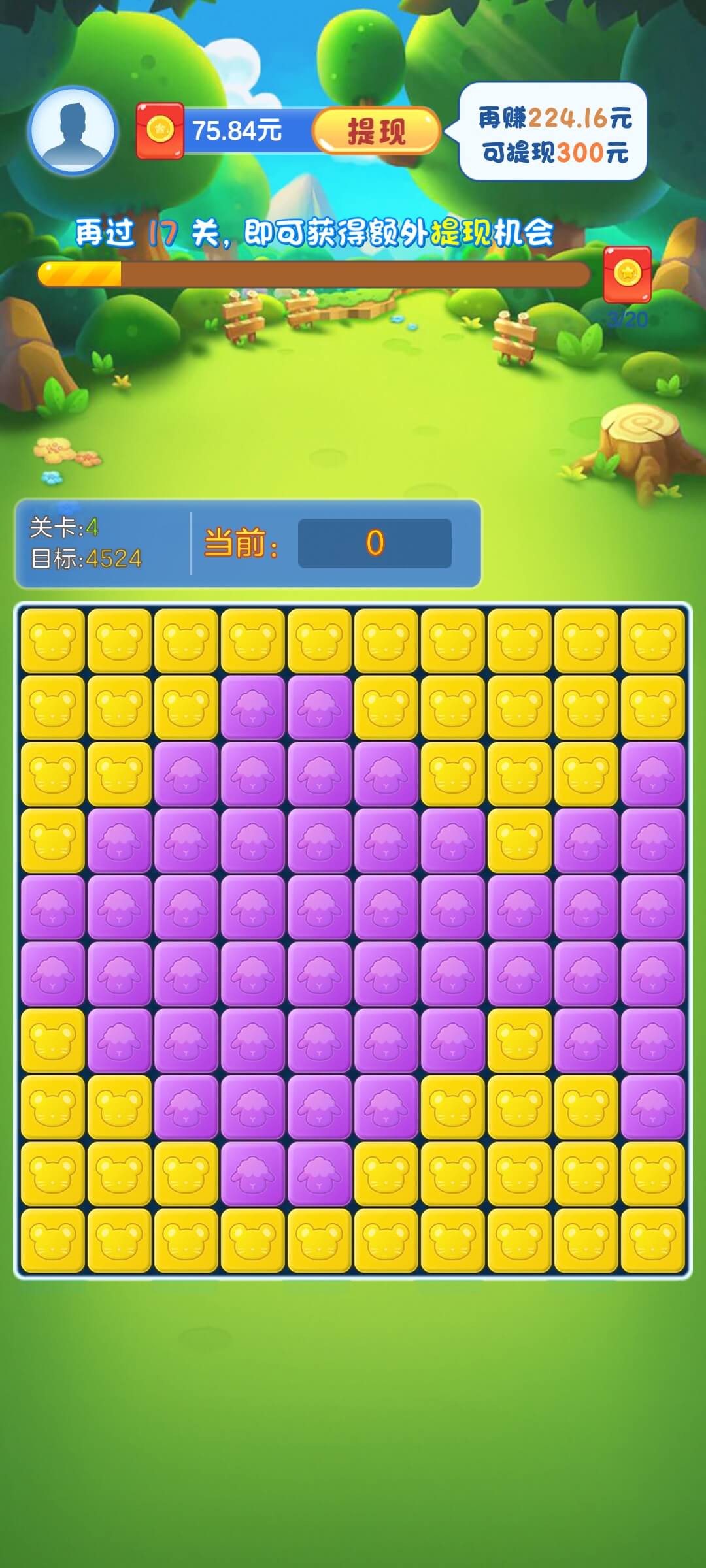706x1568 pixels.
Task: Select the top-right corner yellow mouse tile
Action: point(652,640)
